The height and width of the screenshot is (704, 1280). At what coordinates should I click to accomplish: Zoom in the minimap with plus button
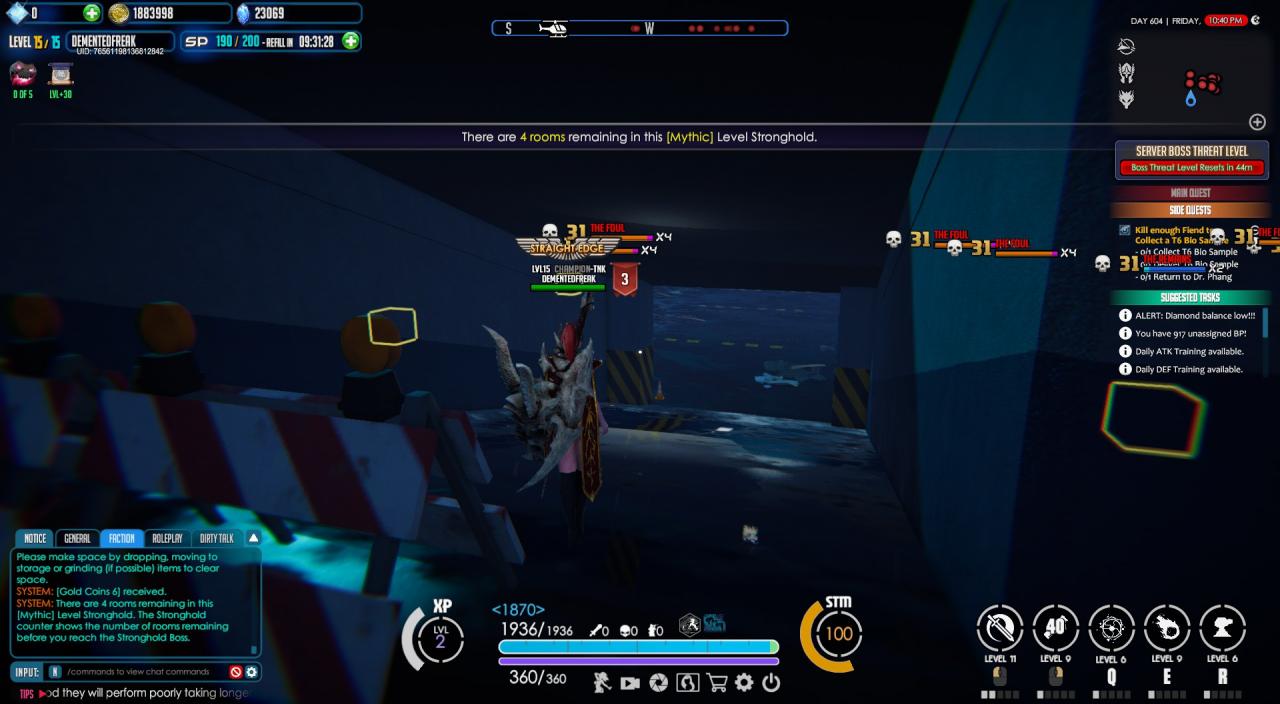pyautogui.click(x=1257, y=122)
